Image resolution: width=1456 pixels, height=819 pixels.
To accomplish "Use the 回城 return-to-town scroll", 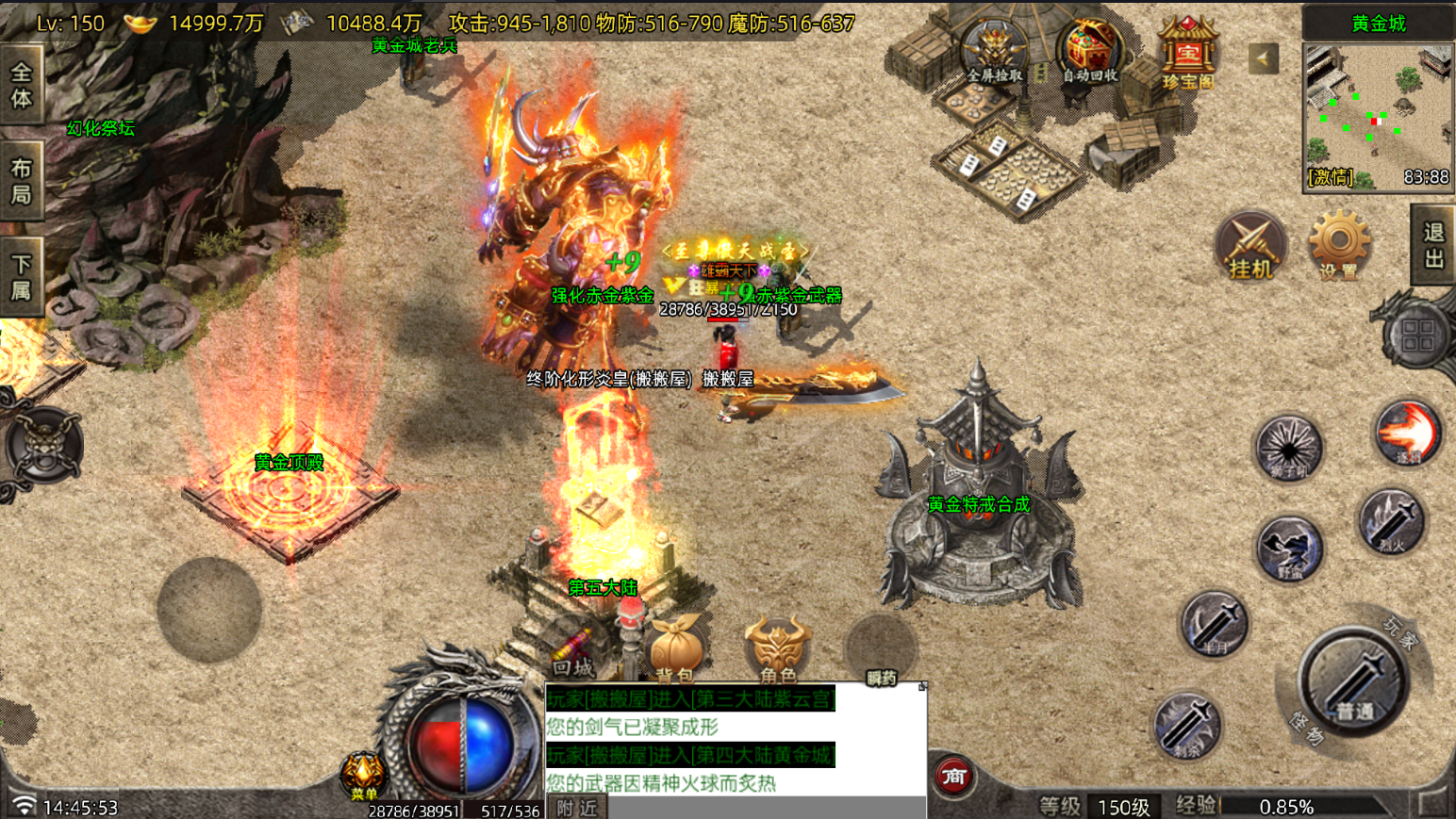I will pyautogui.click(x=573, y=652).
